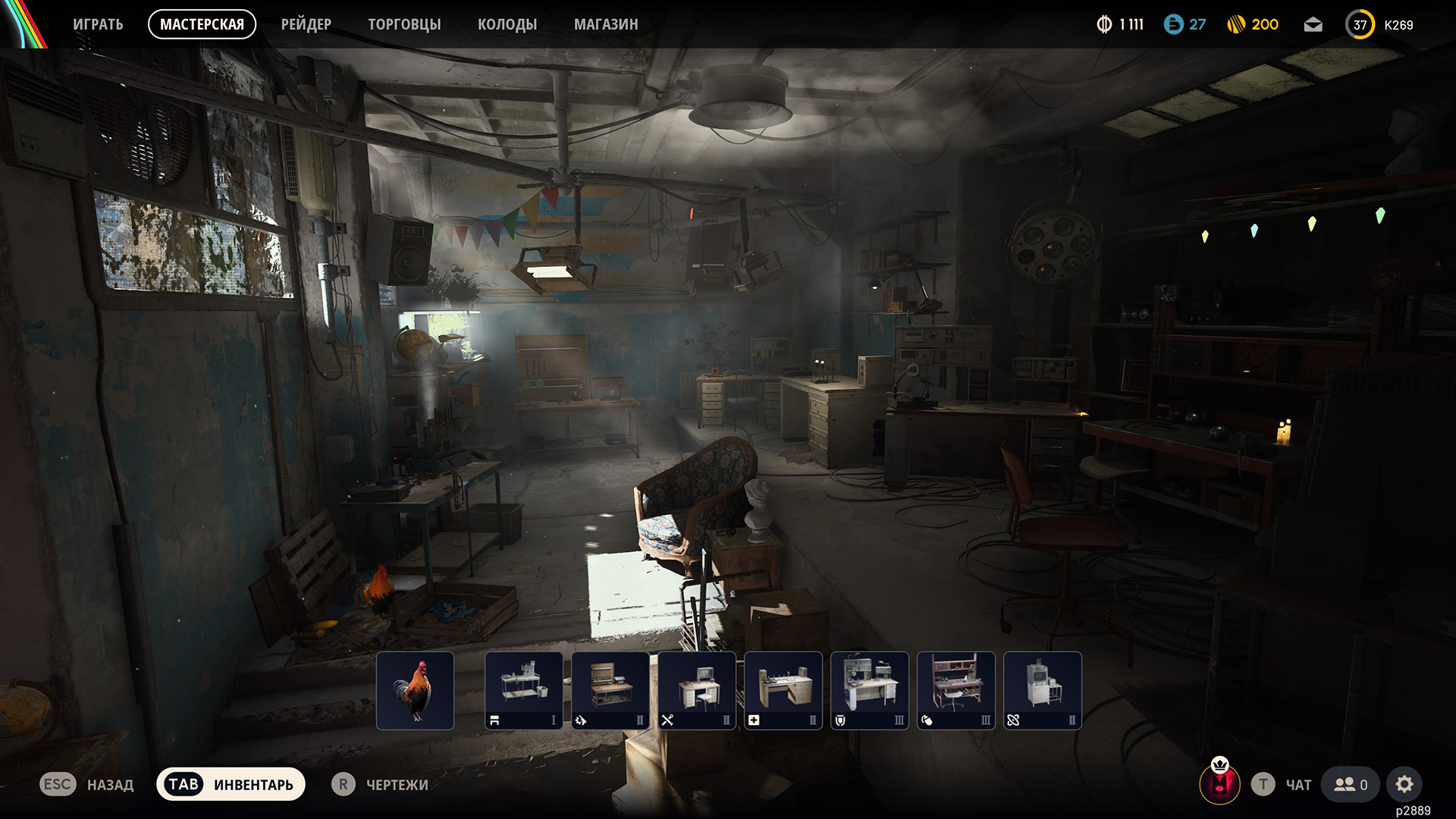This screenshot has width=1456, height=819.
Task: Open the mailbox envelope icon
Action: coord(1313,25)
